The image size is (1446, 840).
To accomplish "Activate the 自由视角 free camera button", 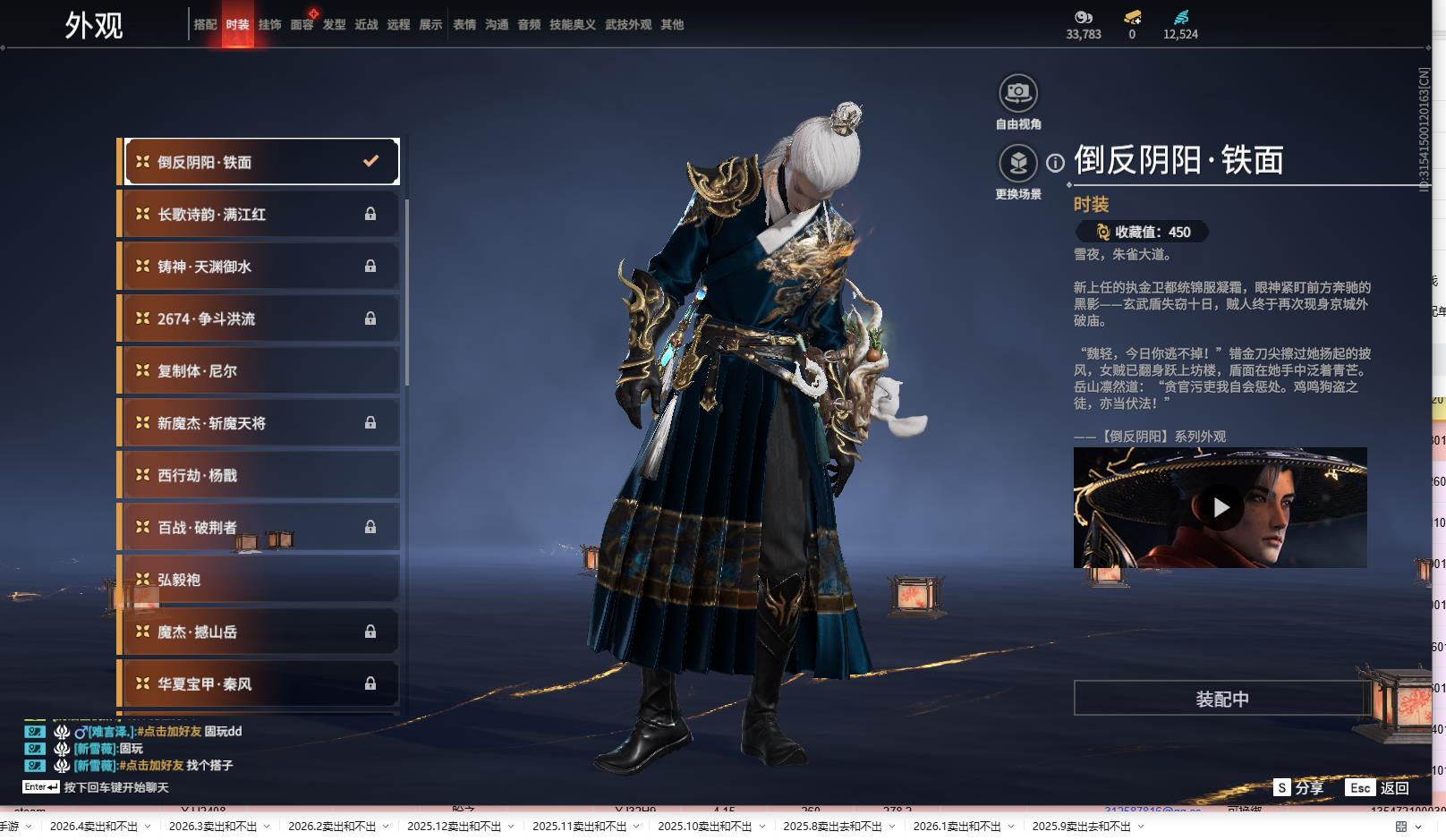I will tap(1017, 93).
